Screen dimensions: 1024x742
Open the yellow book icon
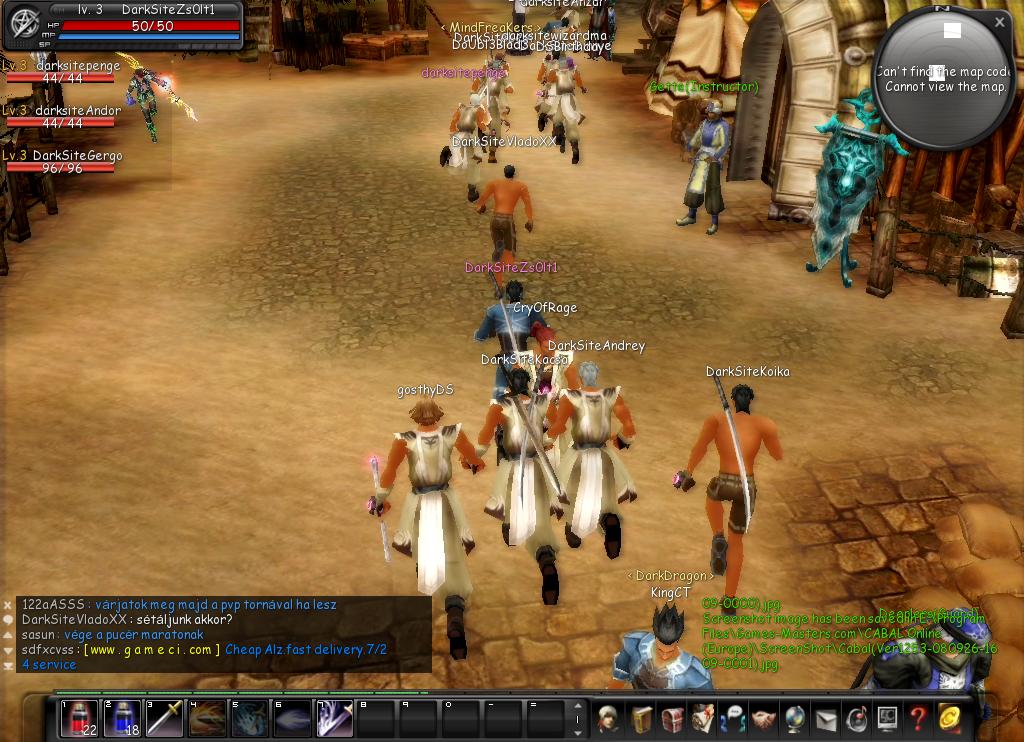point(640,719)
